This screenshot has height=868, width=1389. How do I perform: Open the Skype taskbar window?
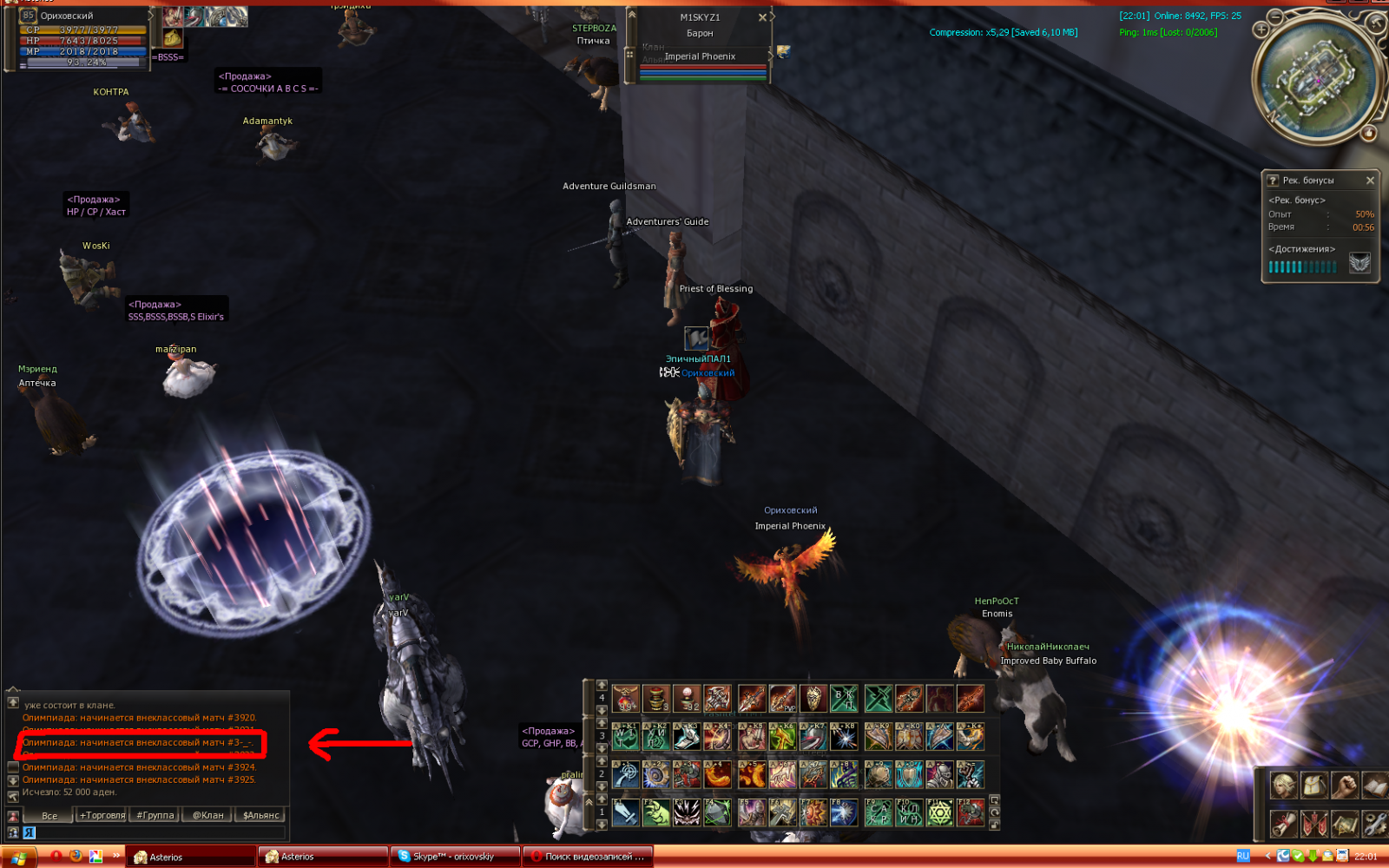point(453,857)
